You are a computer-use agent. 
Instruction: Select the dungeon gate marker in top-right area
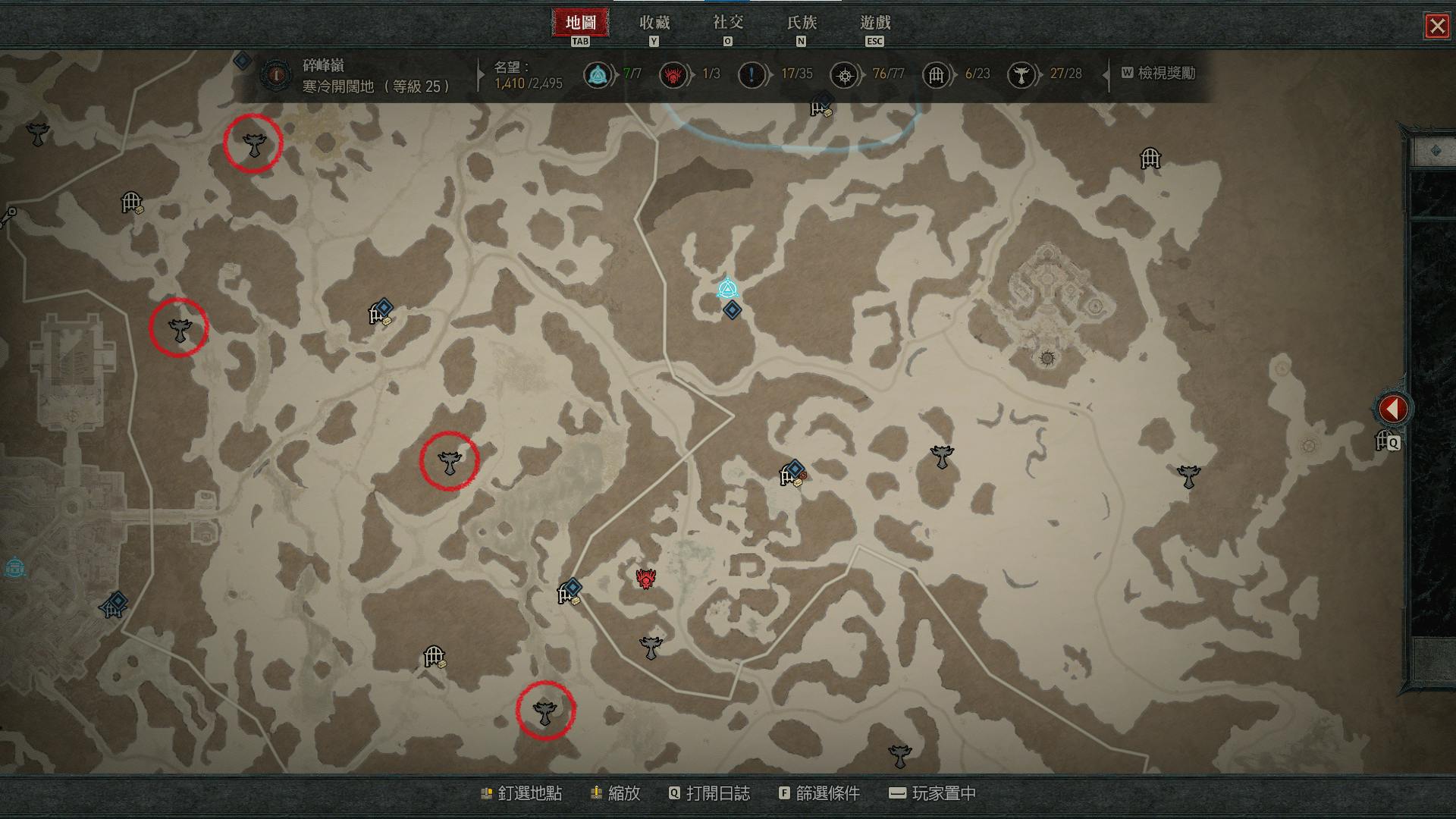[1150, 158]
